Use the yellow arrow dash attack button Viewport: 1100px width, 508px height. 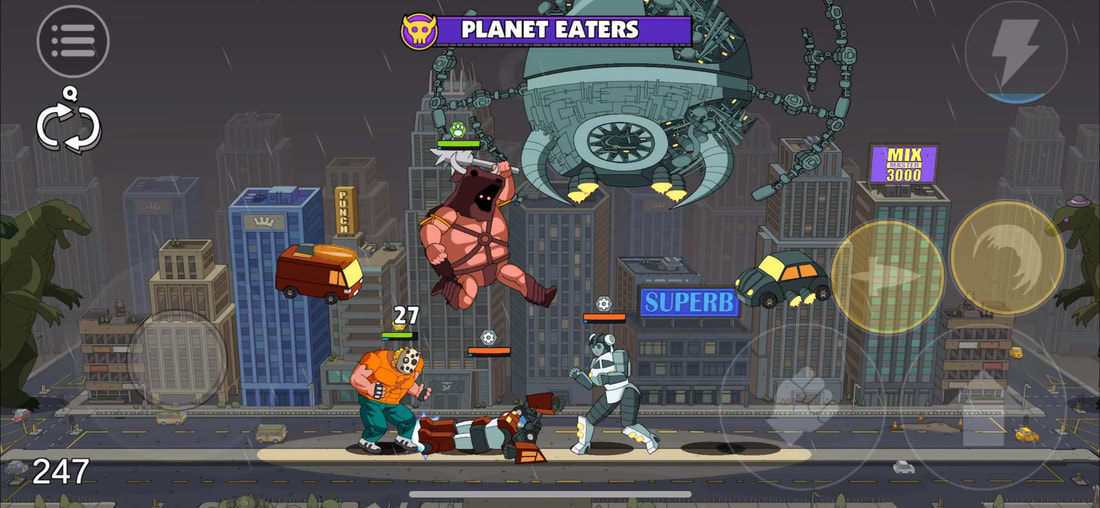pos(887,276)
